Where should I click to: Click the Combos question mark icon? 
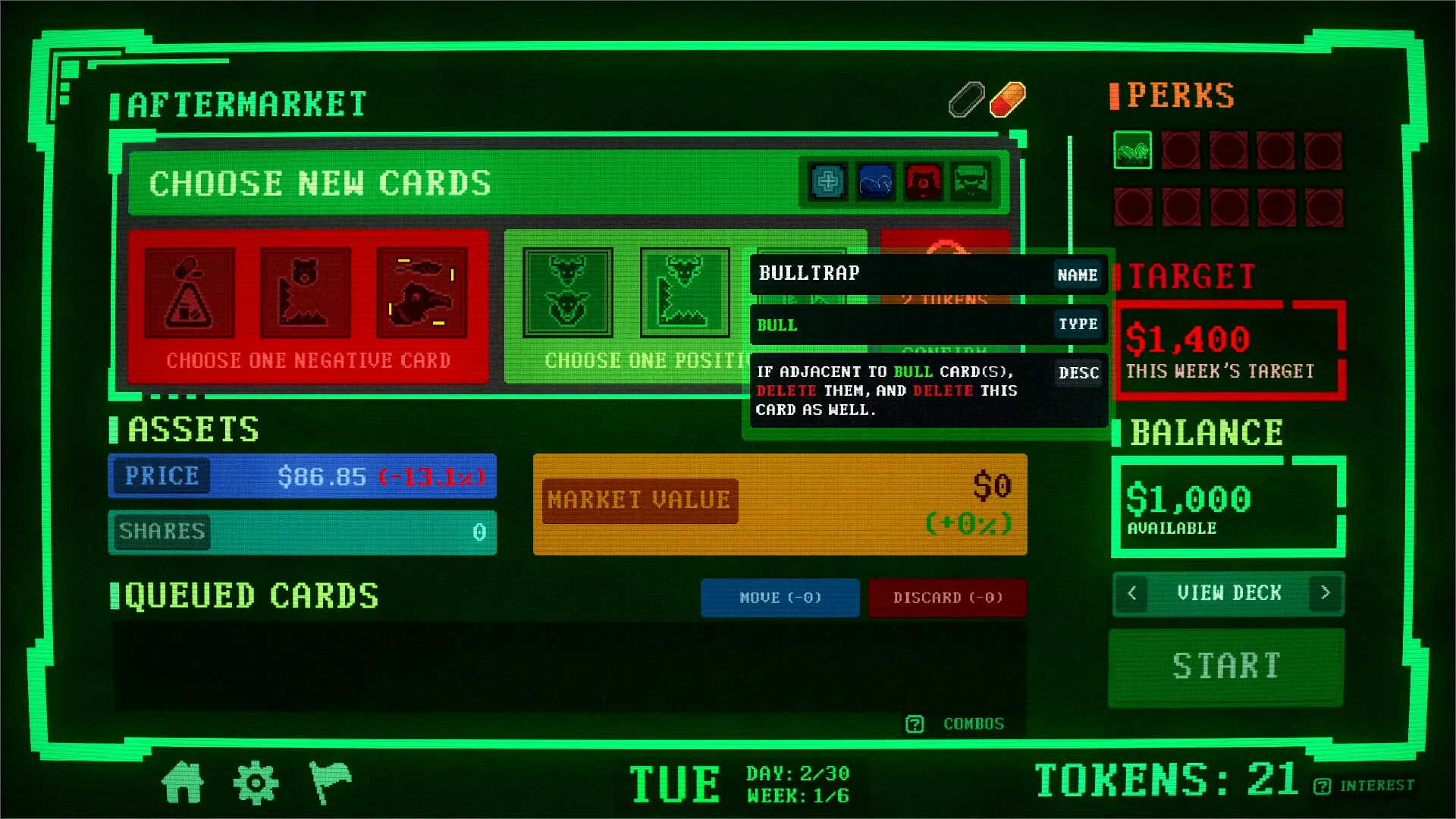[915, 723]
